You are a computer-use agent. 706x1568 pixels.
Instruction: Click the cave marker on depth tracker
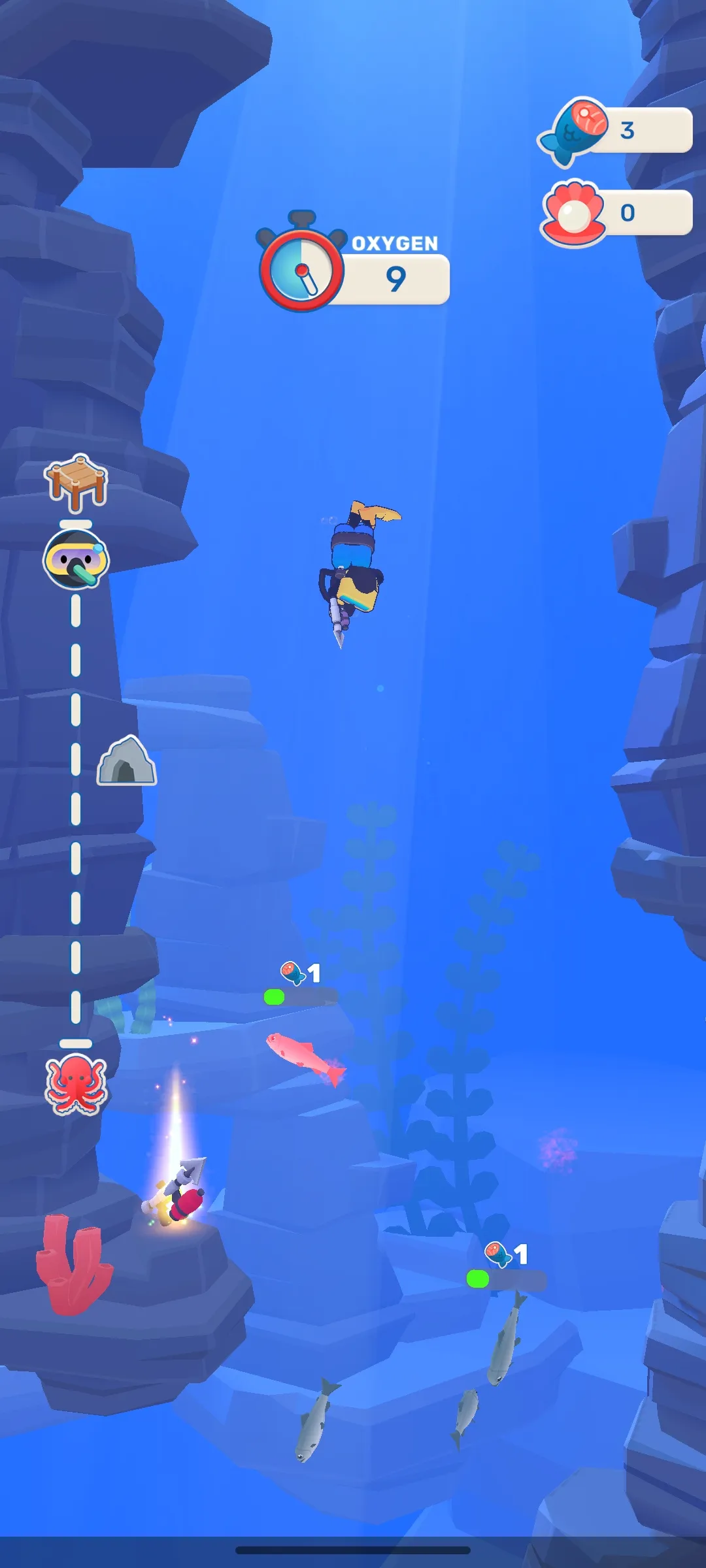coord(127,761)
